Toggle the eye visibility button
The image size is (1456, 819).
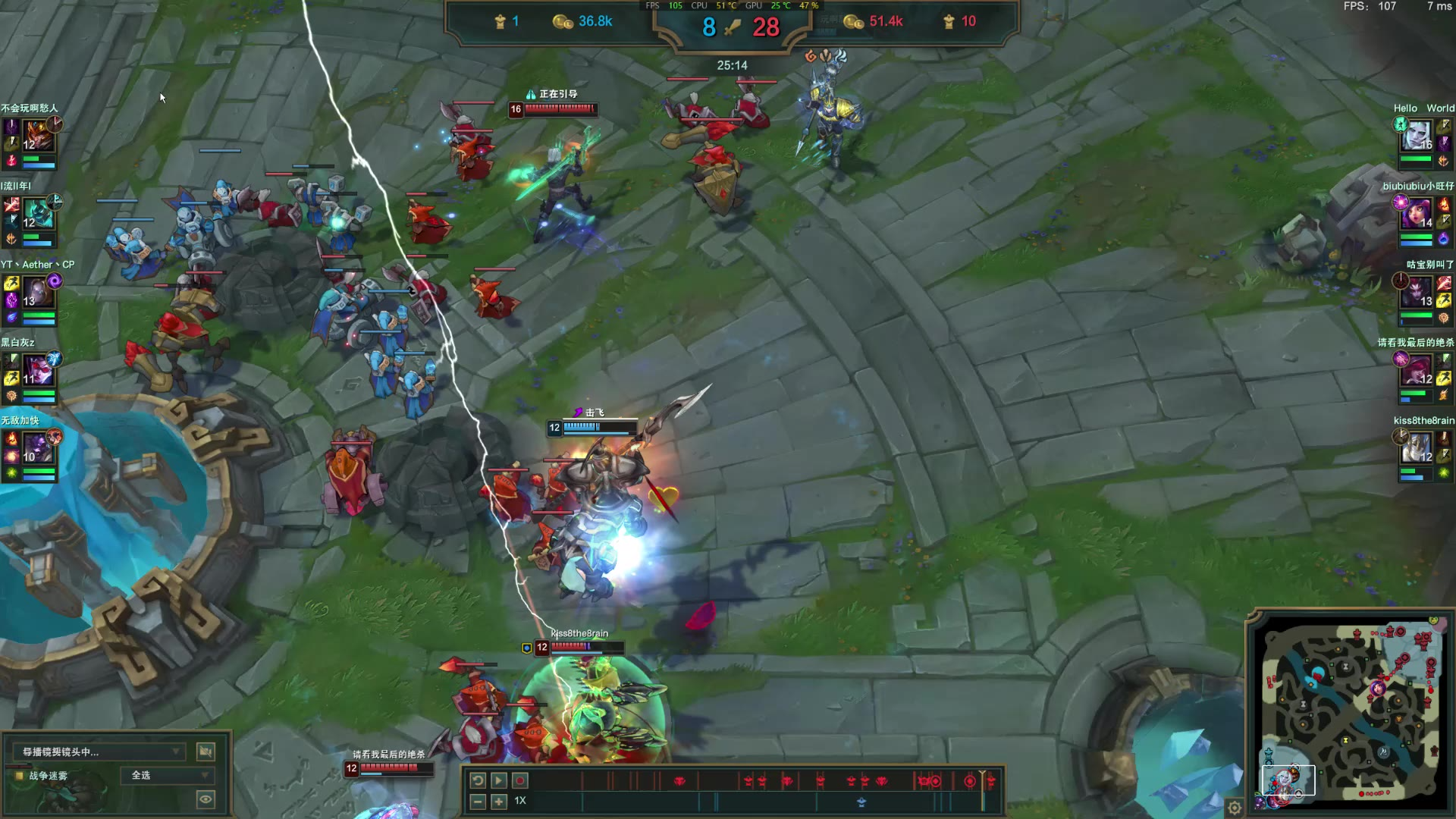206,799
